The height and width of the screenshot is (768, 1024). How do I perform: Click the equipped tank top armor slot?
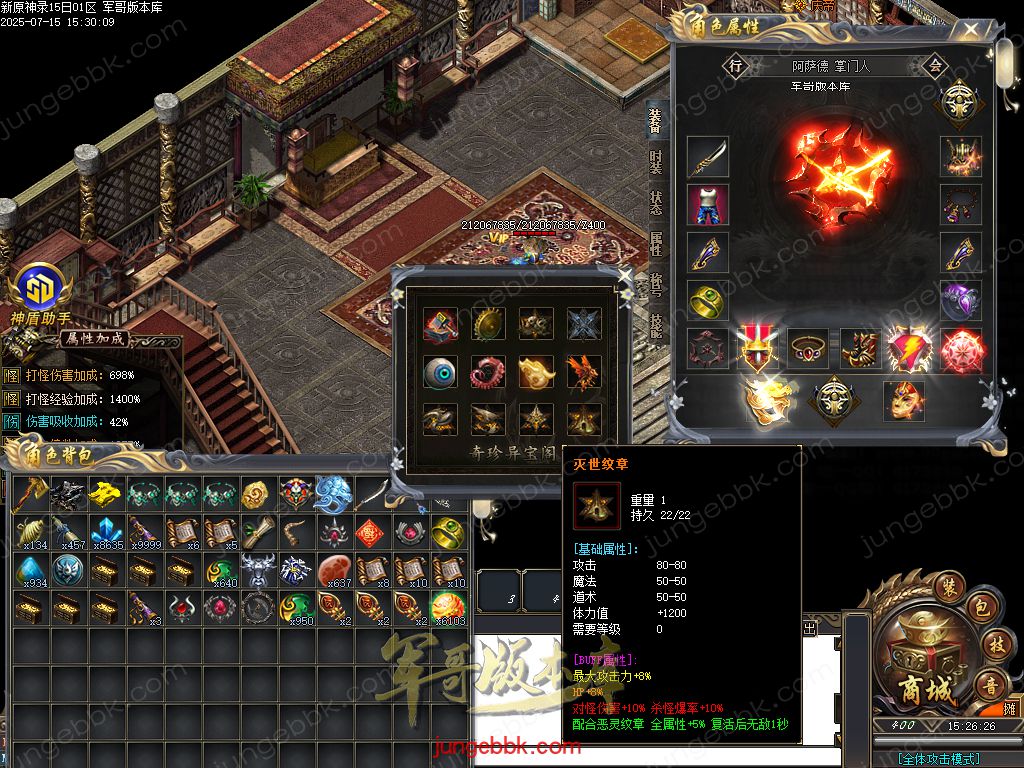708,205
